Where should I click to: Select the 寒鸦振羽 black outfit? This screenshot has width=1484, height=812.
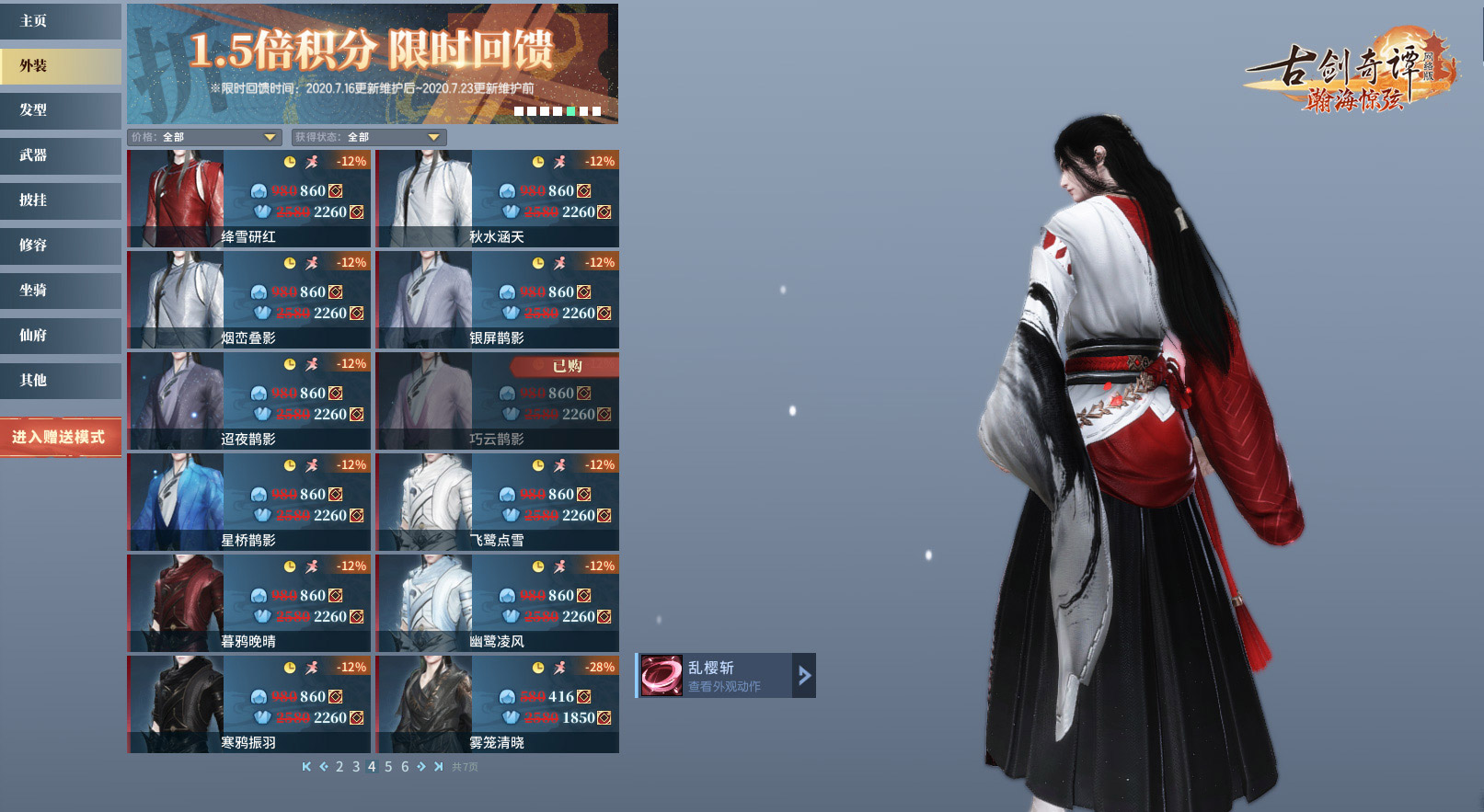[248, 704]
